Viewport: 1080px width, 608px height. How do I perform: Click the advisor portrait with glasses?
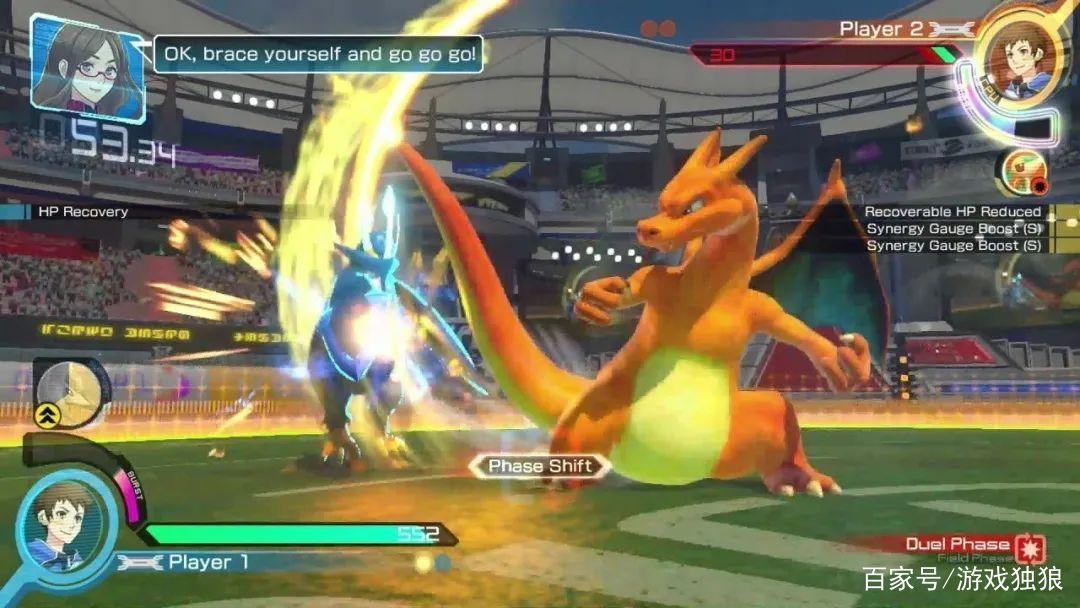tap(88, 62)
